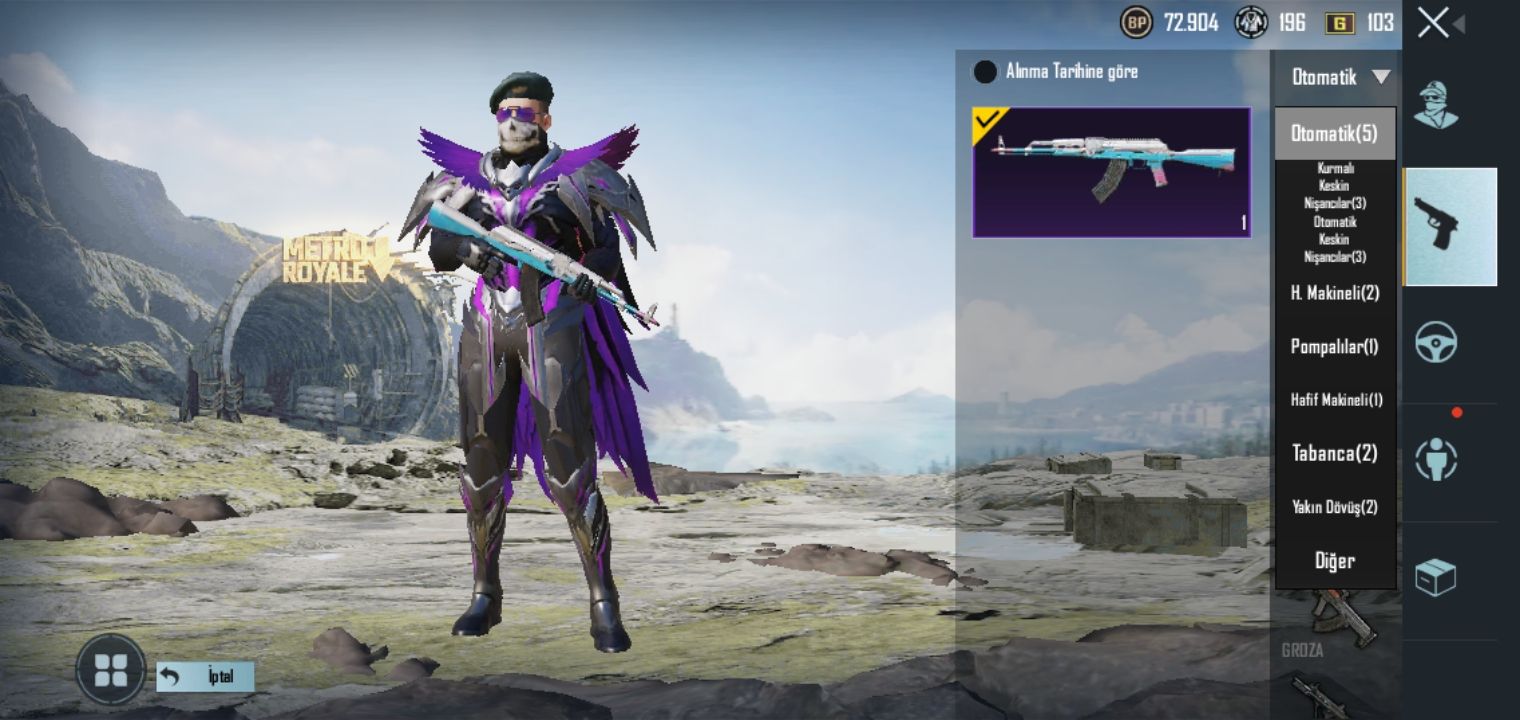Image resolution: width=1520 pixels, height=720 pixels.
Task: Open the Yakın Dövüş(2) category
Action: click(x=1334, y=507)
